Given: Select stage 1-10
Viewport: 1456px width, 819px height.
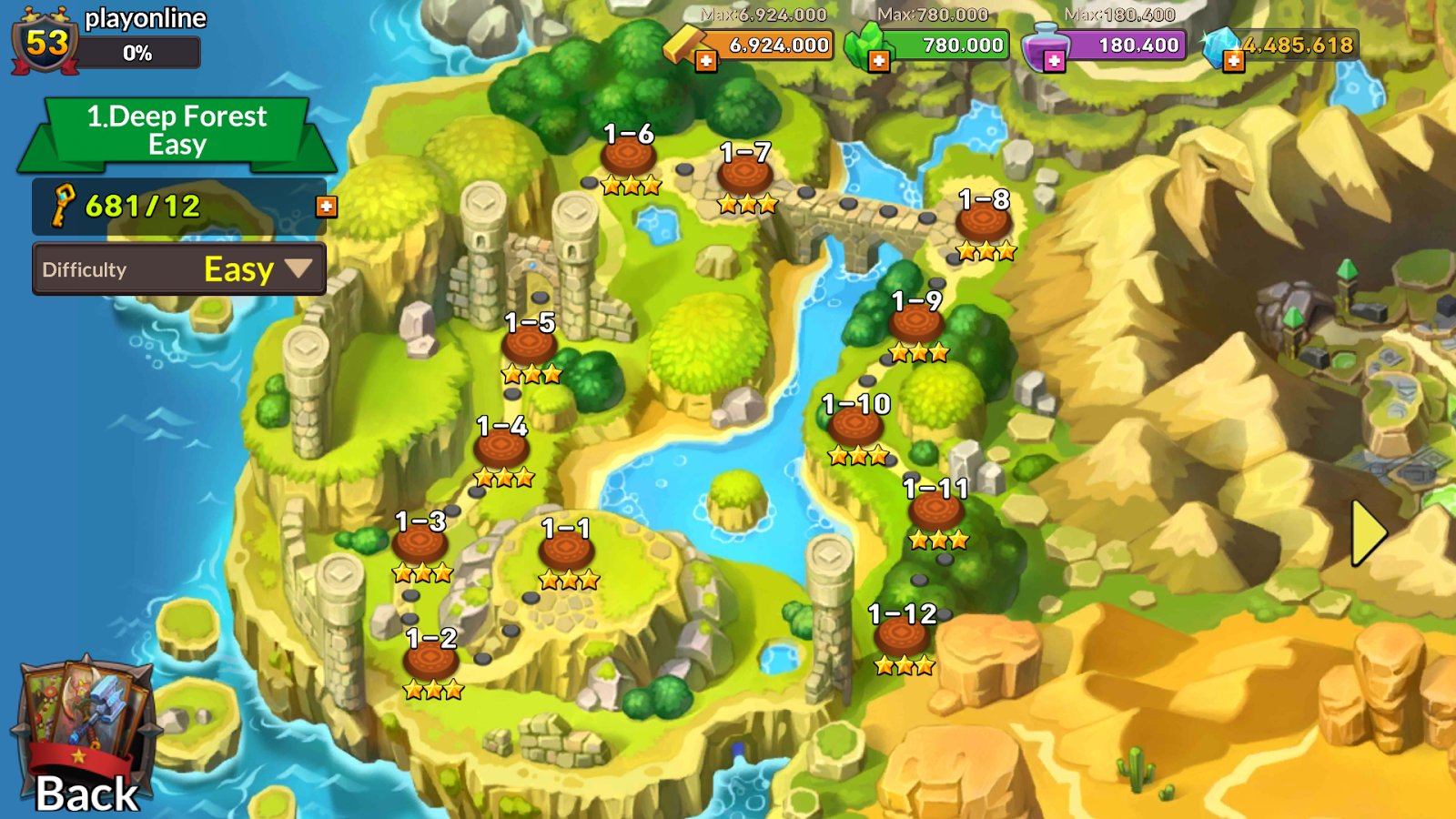Looking at the screenshot, I should coord(855,426).
